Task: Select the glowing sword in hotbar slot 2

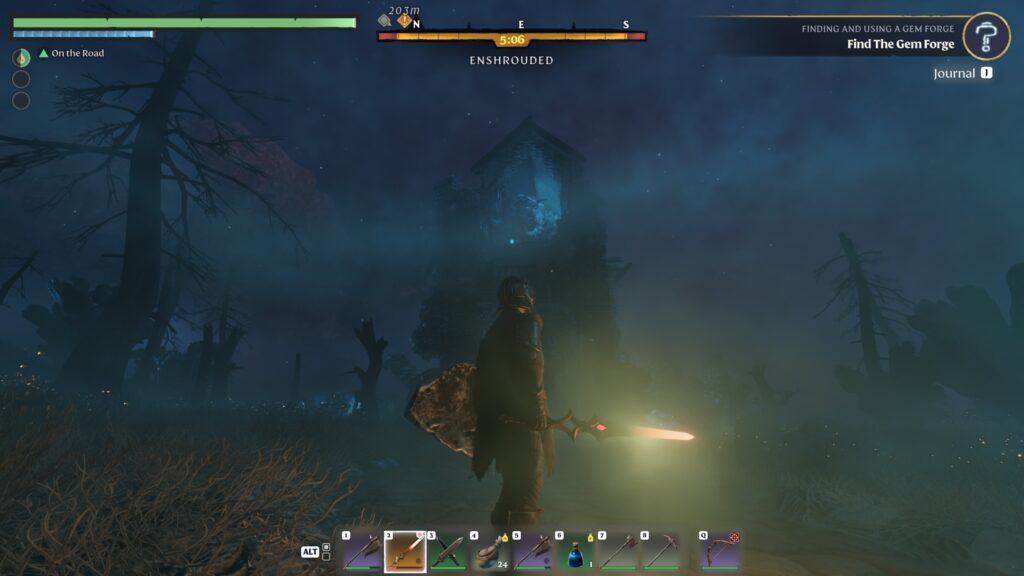Action: point(405,551)
